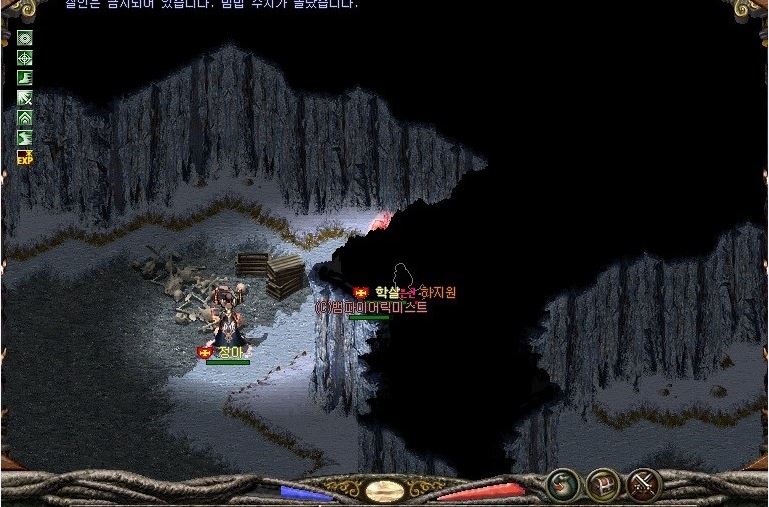Select the concentric circles buff icon
The width and height of the screenshot is (769, 507).
coord(25,38)
